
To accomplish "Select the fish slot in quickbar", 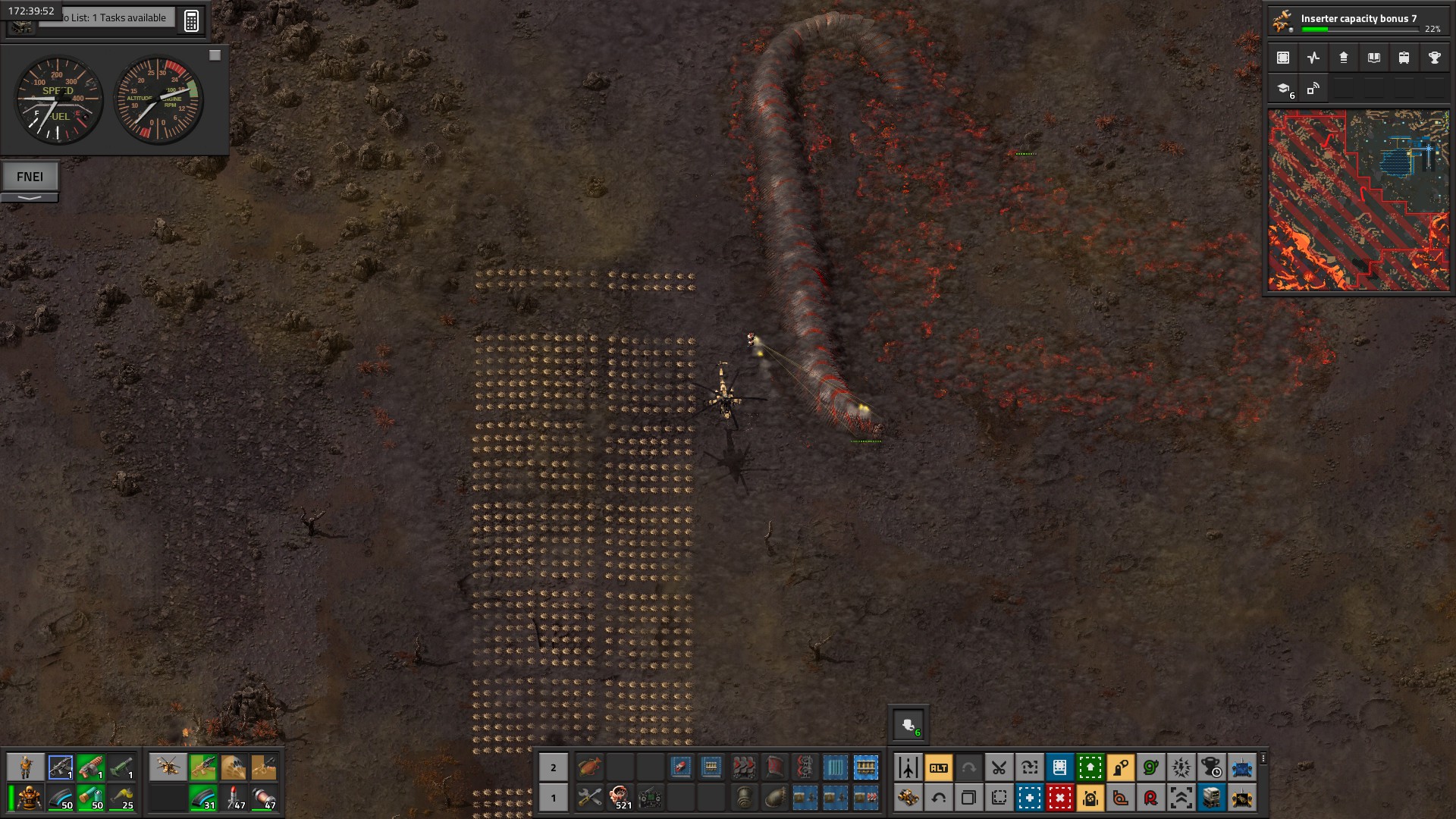I will coord(589,767).
